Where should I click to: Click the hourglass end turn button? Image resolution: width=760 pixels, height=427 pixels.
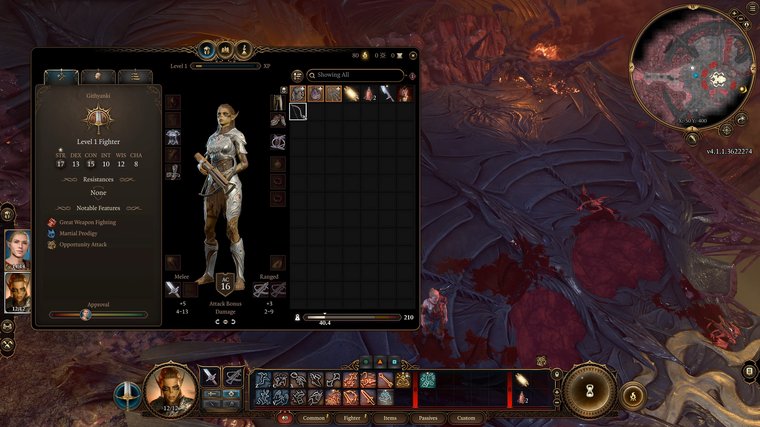click(590, 389)
